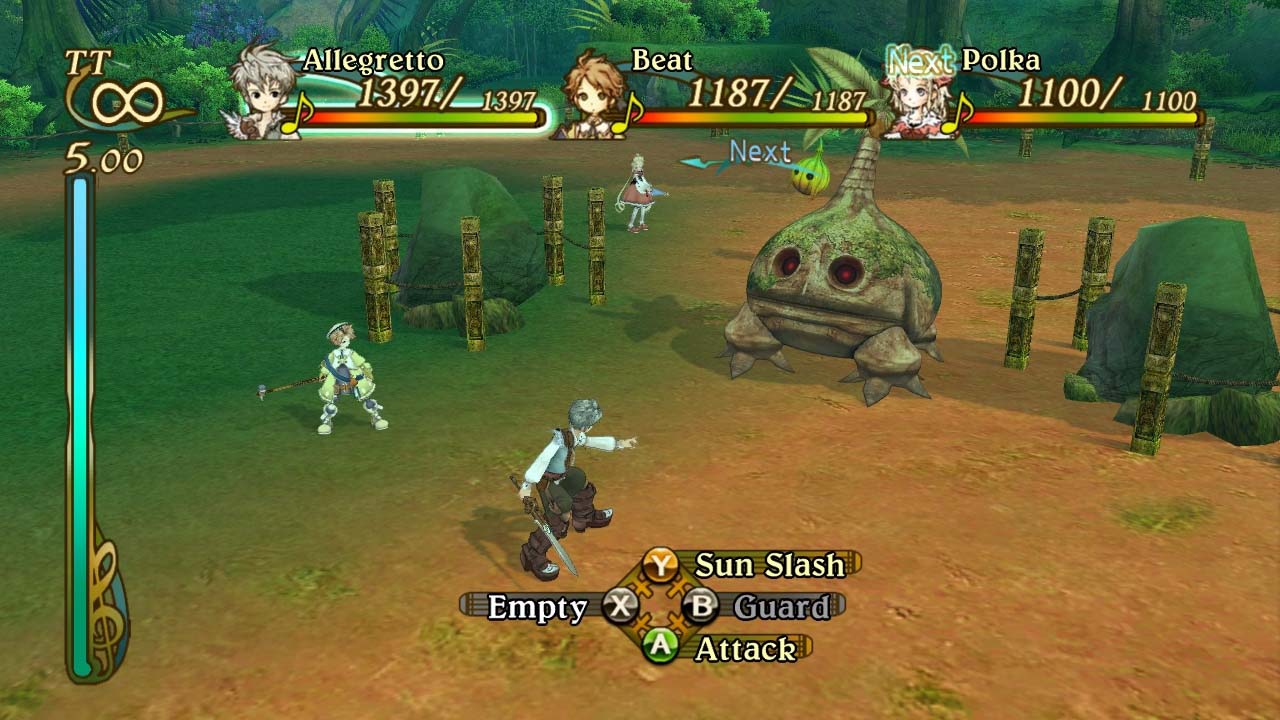Select the Attack command
Image resolution: width=1280 pixels, height=720 pixels.
click(744, 649)
